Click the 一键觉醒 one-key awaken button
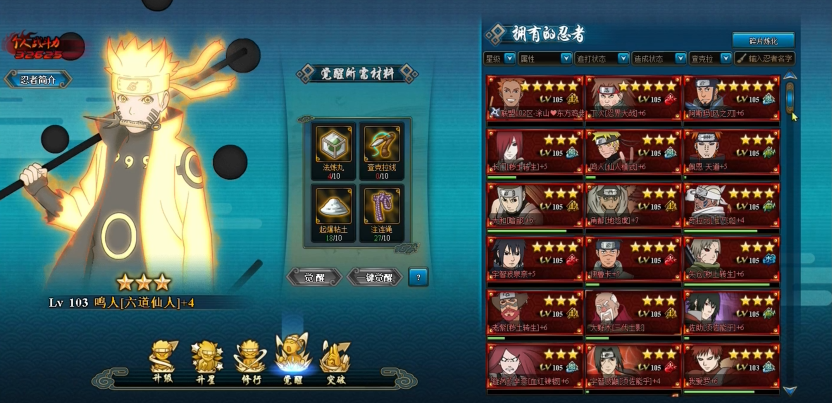Image resolution: width=832 pixels, height=403 pixels. pos(374,277)
